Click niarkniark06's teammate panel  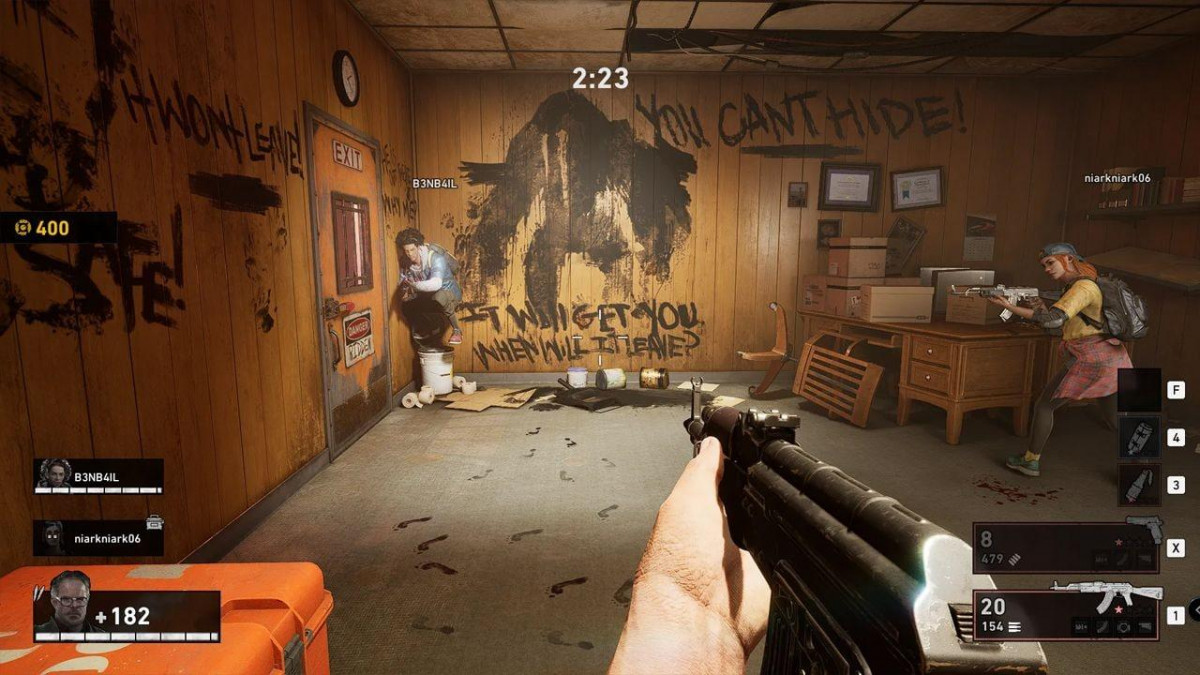pos(98,537)
